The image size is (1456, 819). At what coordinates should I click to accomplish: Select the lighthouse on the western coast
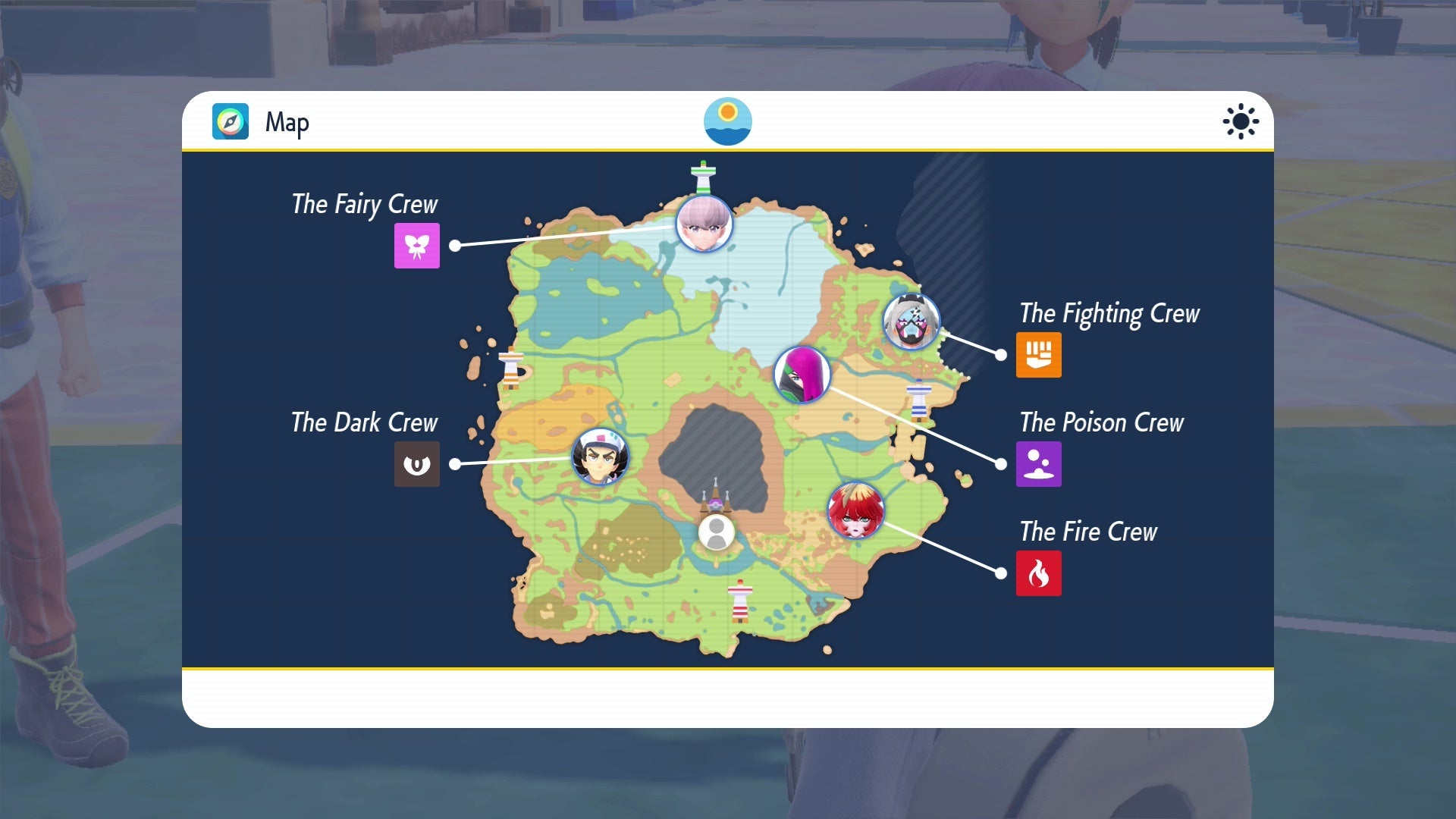[513, 366]
